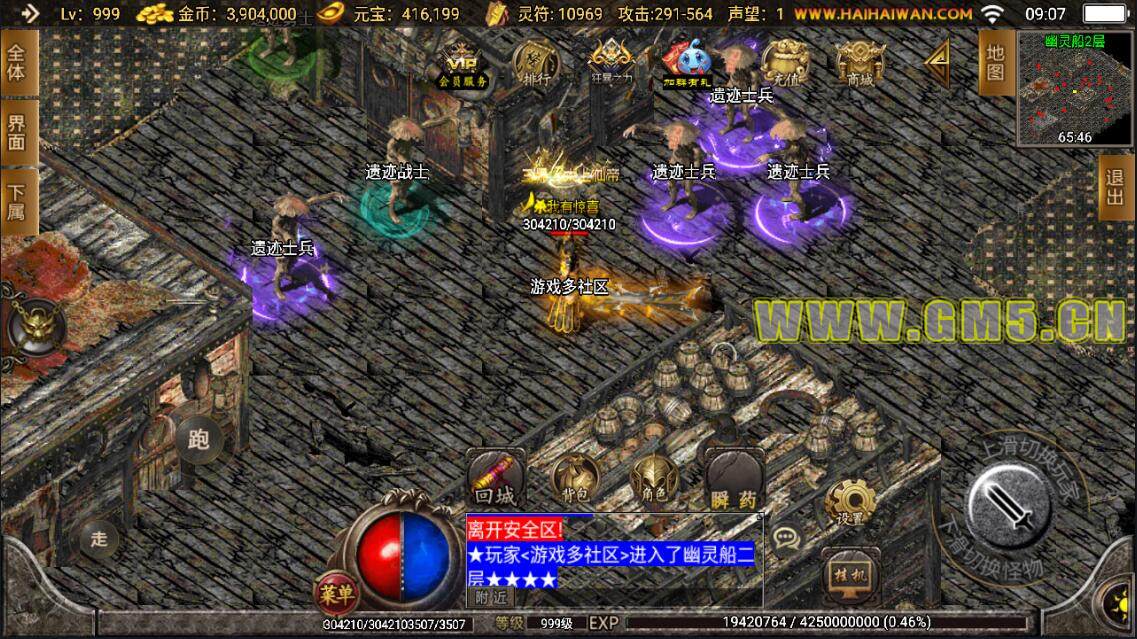
Task: Exit using the 退出 side tab
Action: point(1116,187)
